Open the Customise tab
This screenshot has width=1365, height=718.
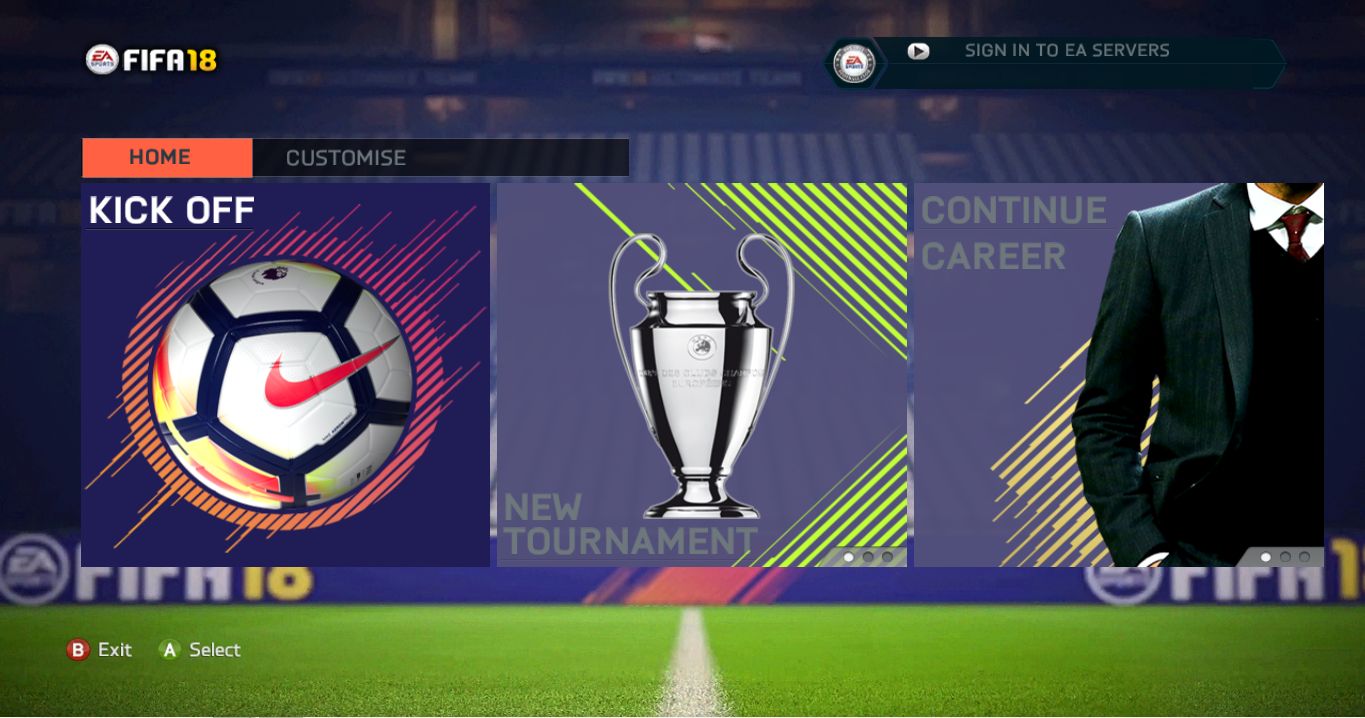click(345, 158)
